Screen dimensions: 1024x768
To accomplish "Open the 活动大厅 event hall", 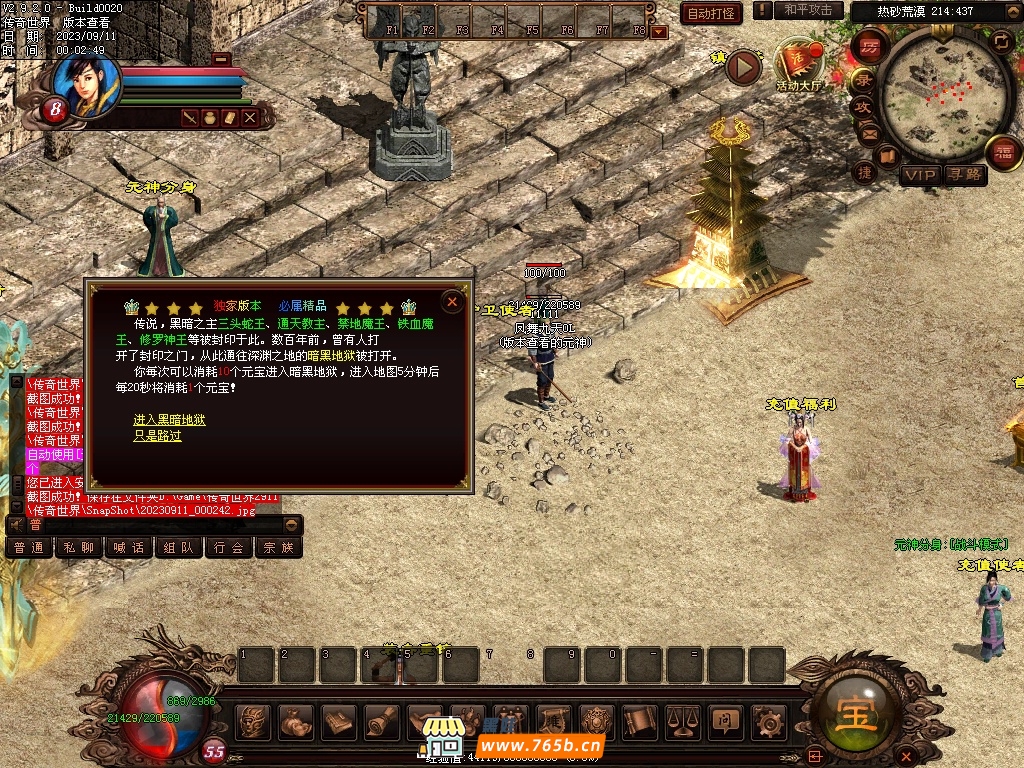I will 798,66.
